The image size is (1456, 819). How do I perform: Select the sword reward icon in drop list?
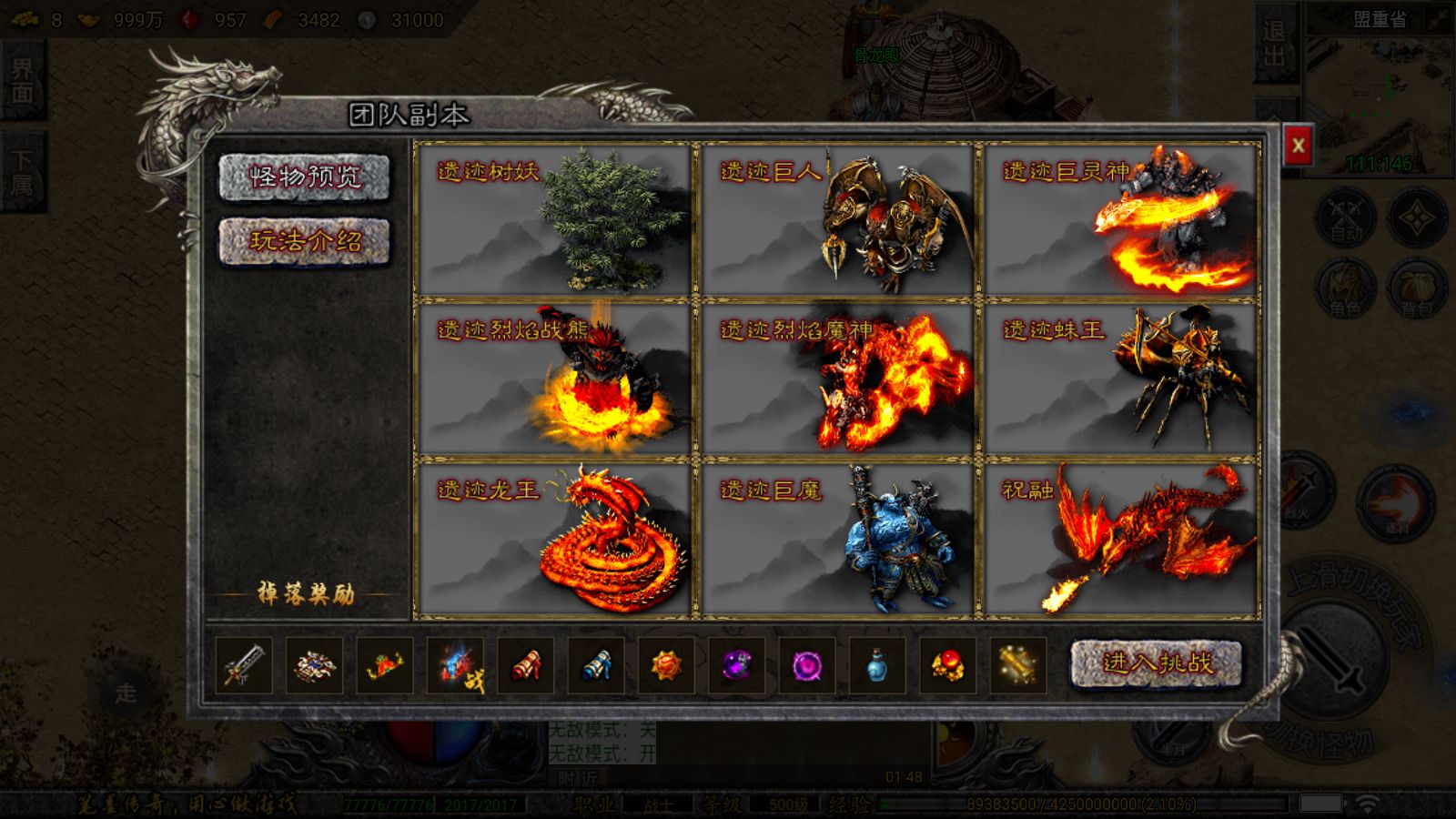[x=244, y=665]
